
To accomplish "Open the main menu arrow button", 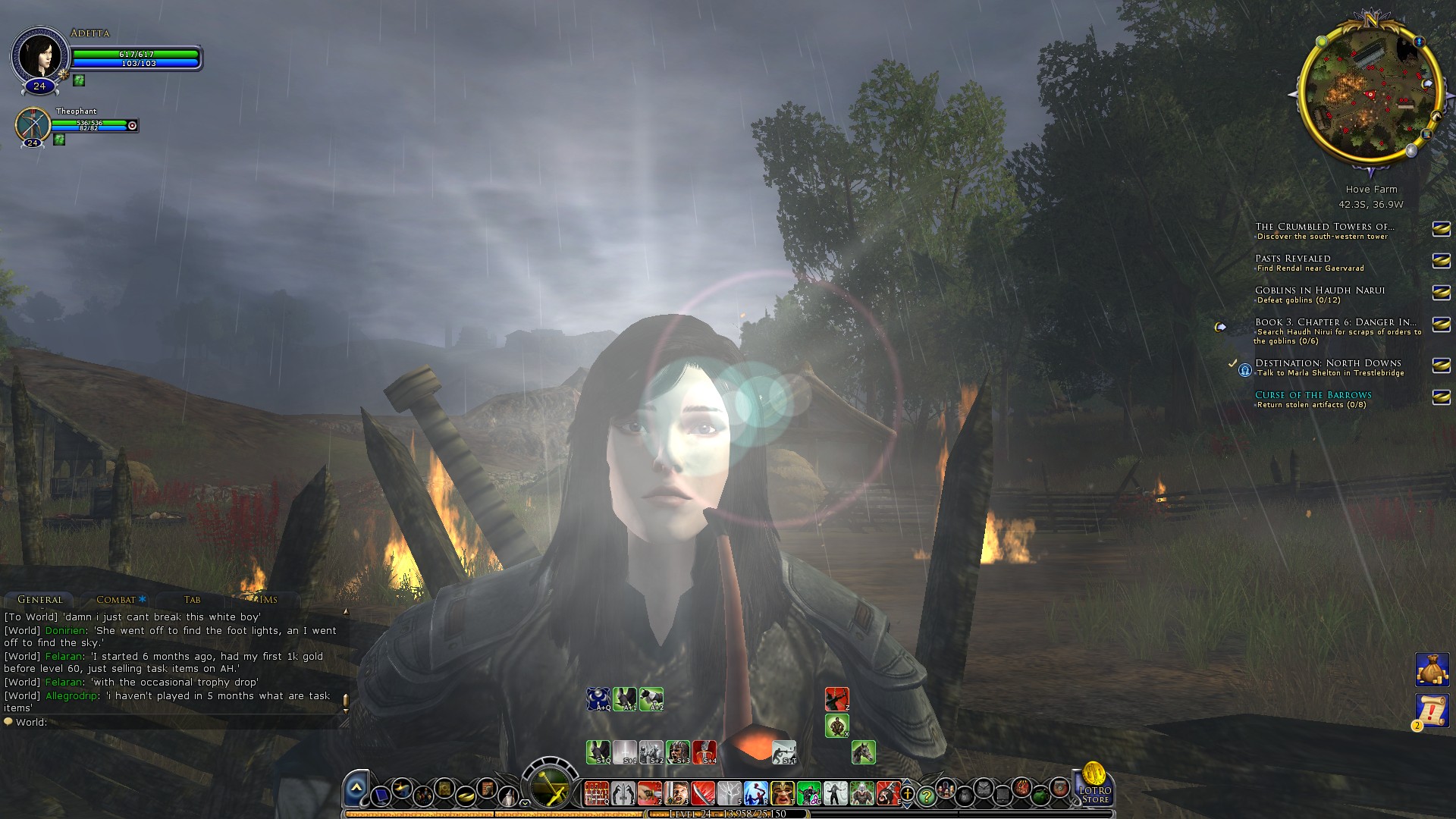I will 356,789.
